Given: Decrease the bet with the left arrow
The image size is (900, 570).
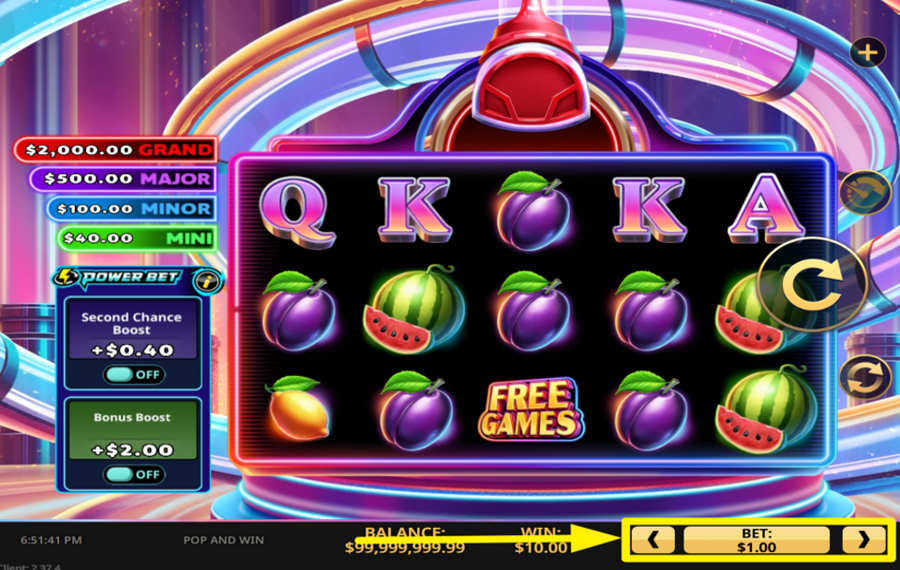Looking at the screenshot, I should pos(653,540).
